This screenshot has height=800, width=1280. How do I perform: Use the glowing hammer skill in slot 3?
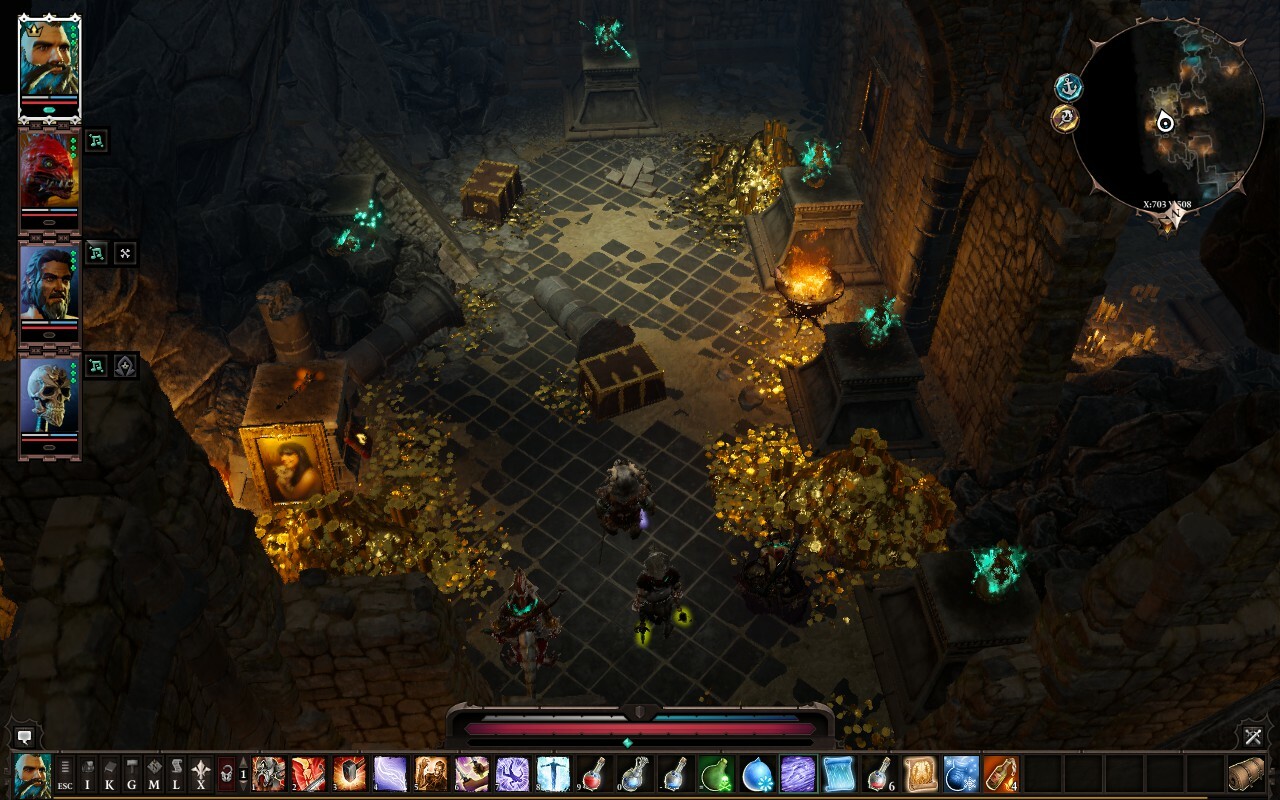[x=350, y=774]
